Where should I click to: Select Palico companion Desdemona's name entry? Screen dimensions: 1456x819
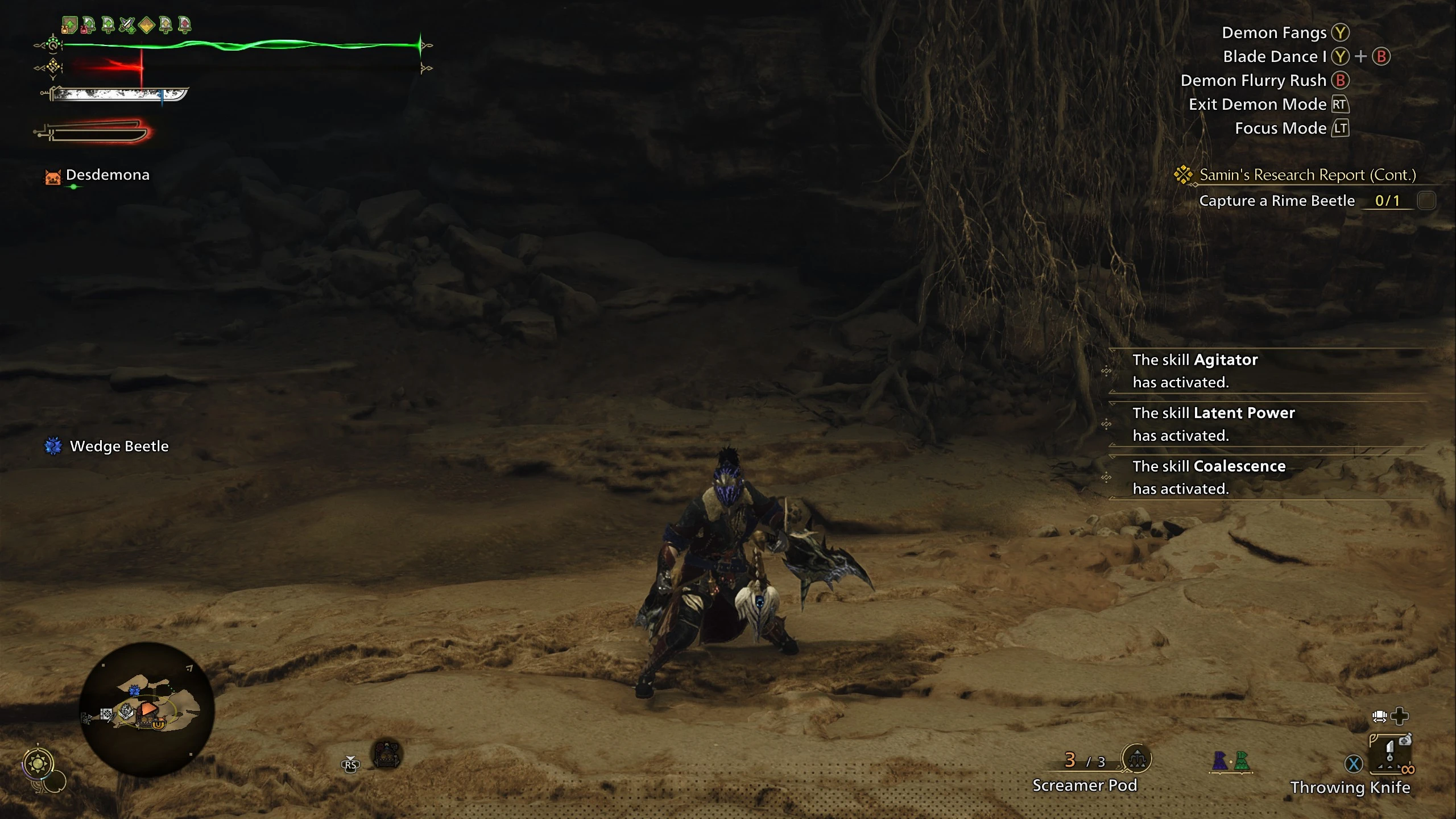107,175
